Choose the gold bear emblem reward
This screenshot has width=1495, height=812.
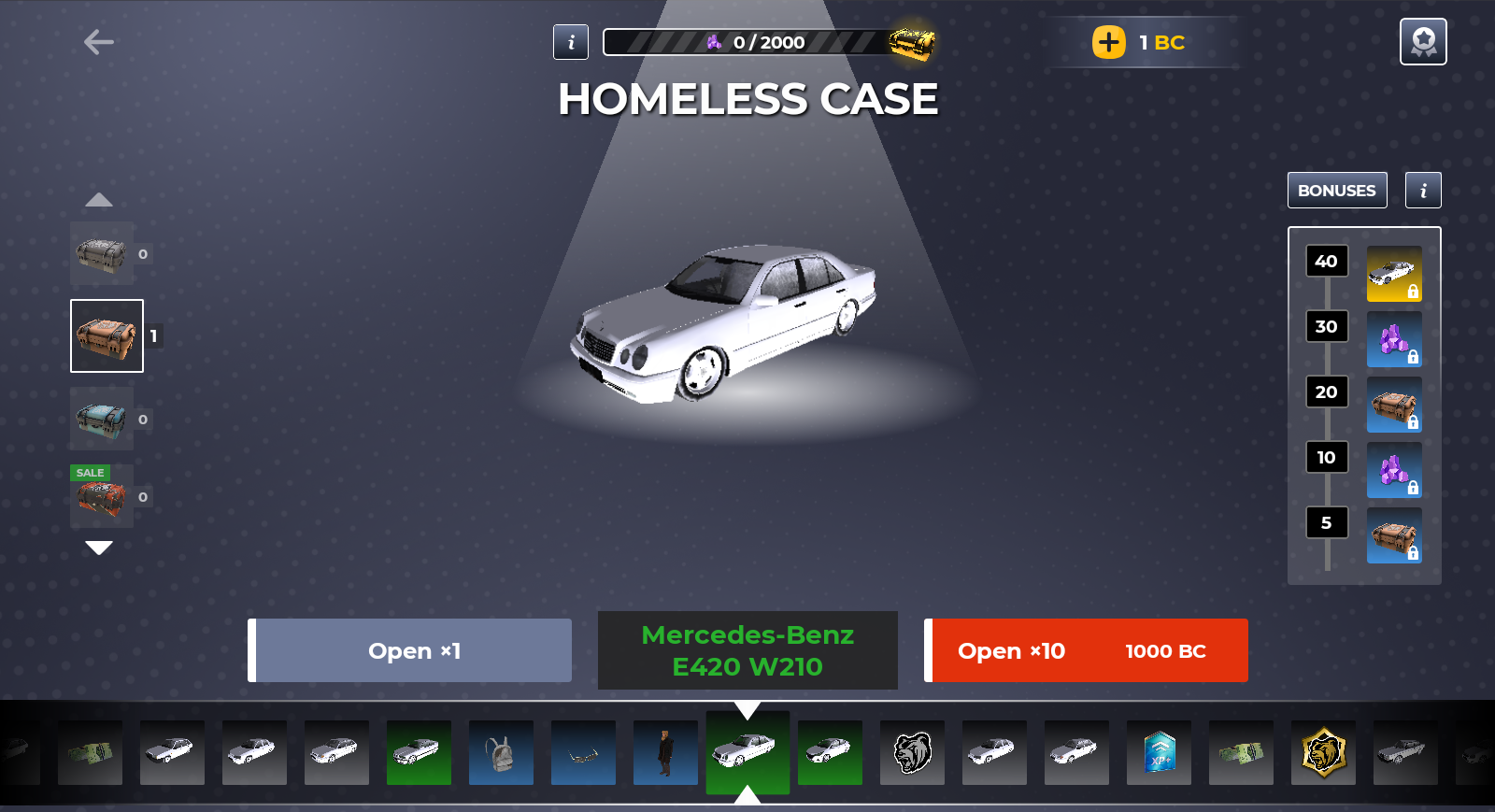click(1323, 752)
